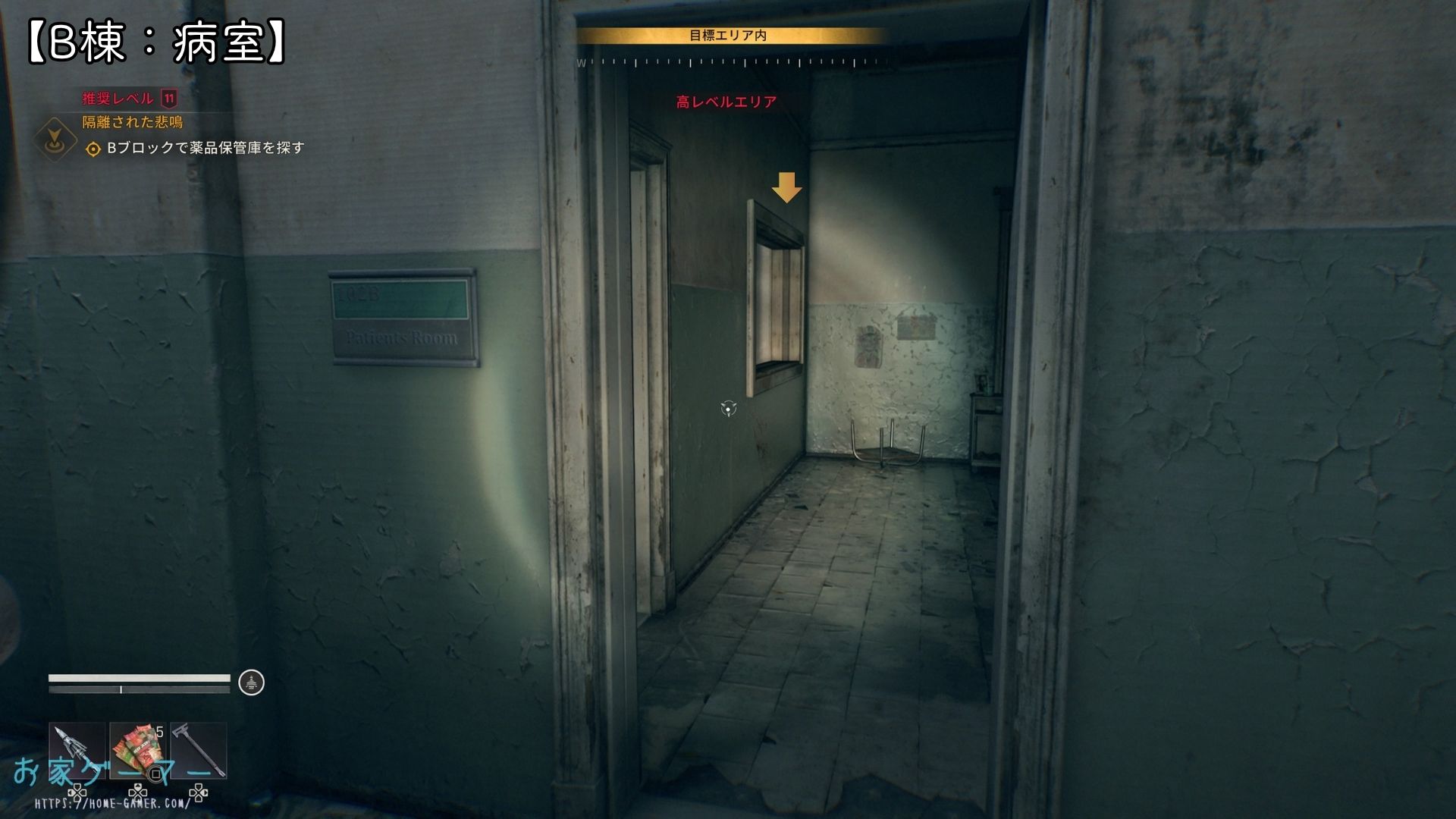Use the snack packs item slot
The height and width of the screenshot is (819, 1456).
click(x=137, y=751)
